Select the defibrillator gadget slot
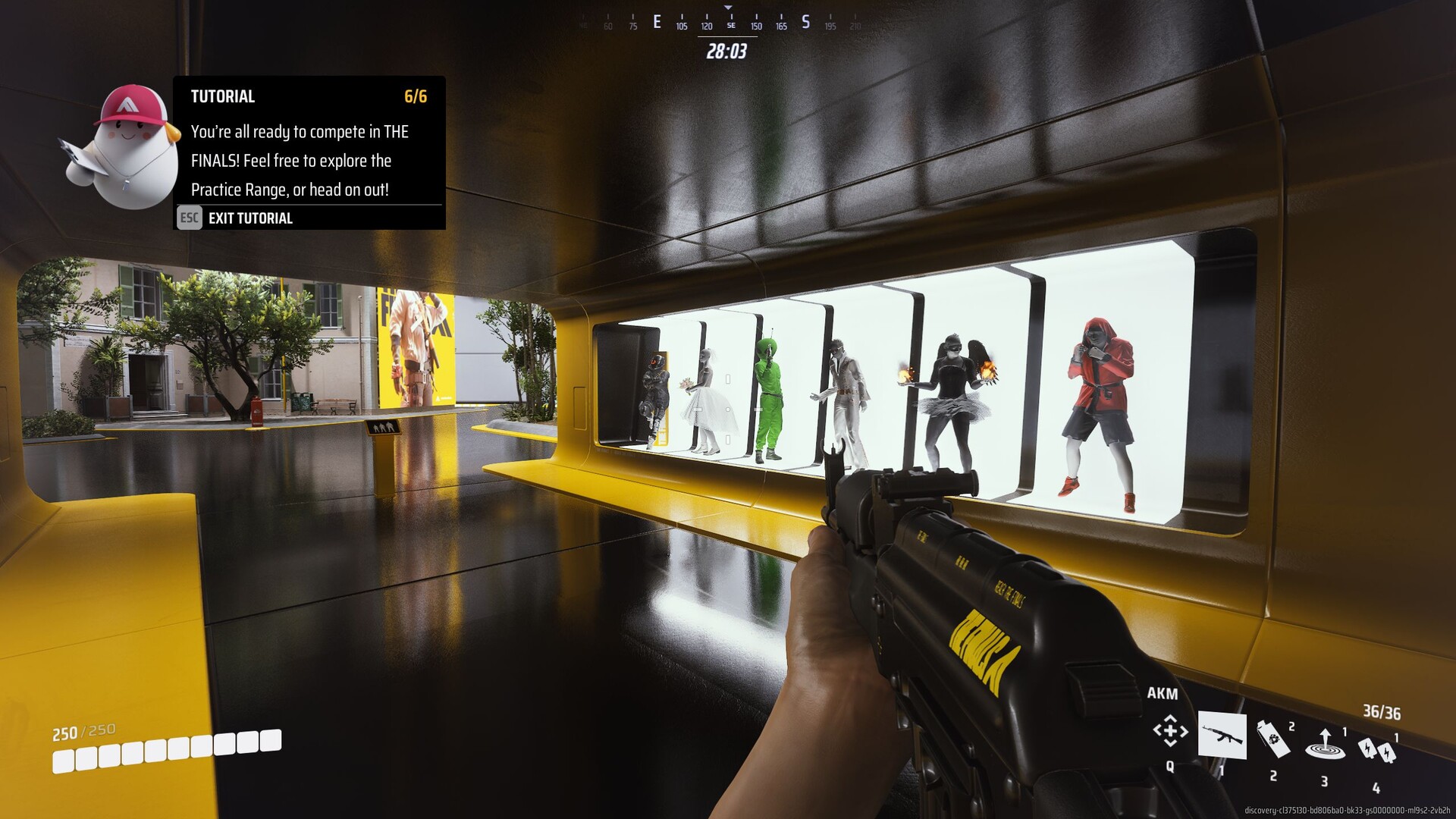Screen dimensions: 1456x819 (x=1376, y=750)
